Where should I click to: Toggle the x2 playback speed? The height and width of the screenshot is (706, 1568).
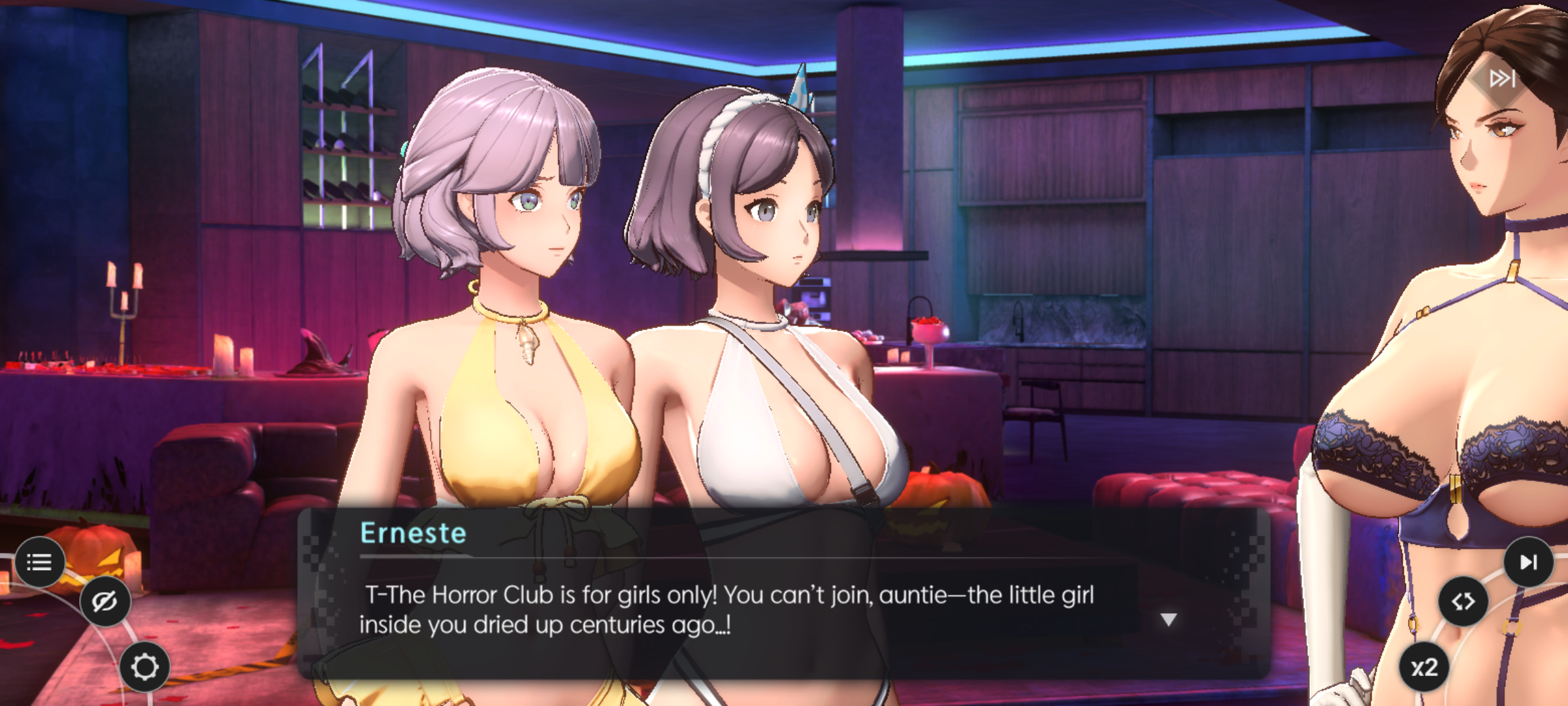click(x=1424, y=667)
